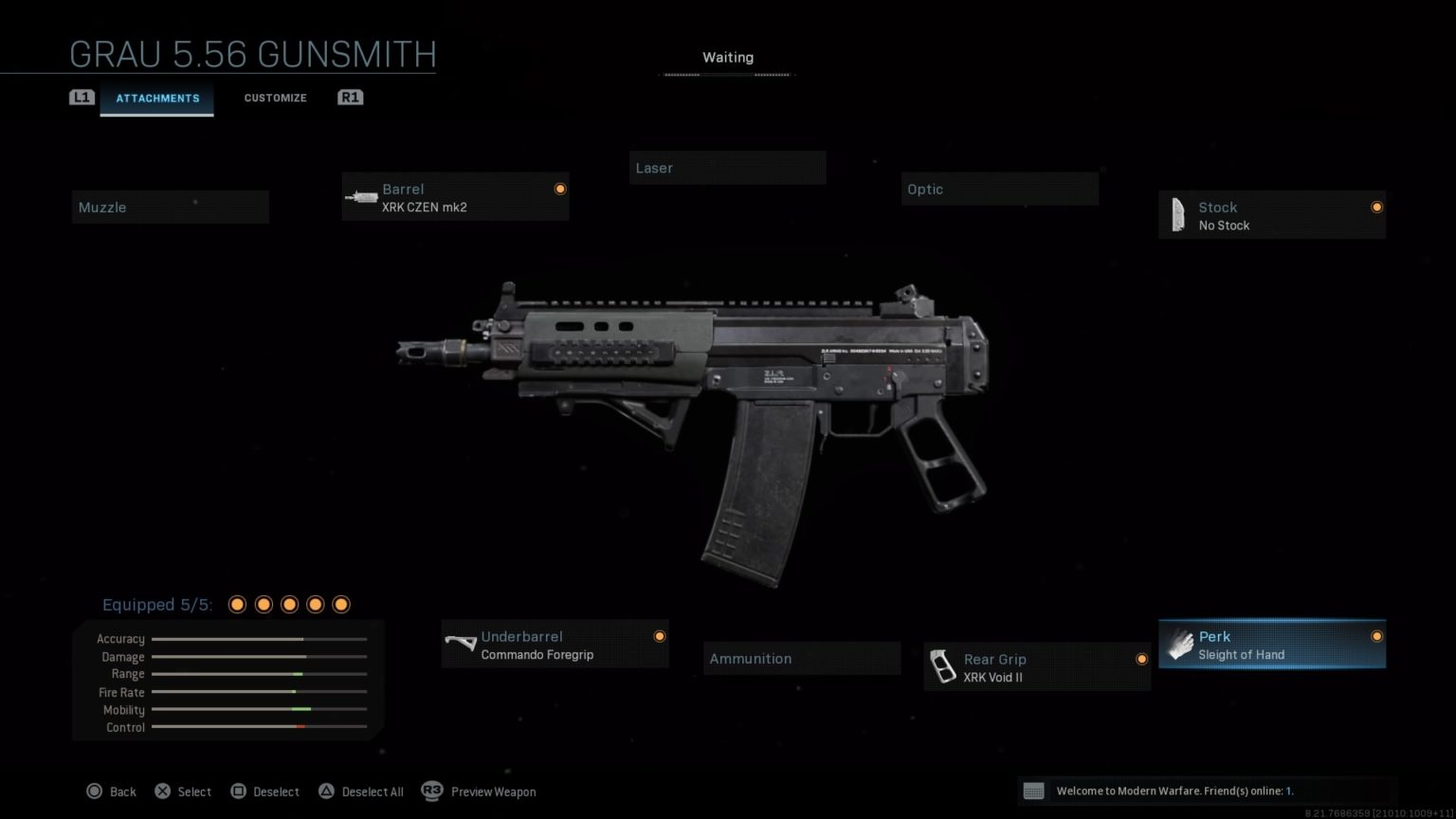
Task: Click the first Equipped 5/5 orange dot
Action: 236,604
